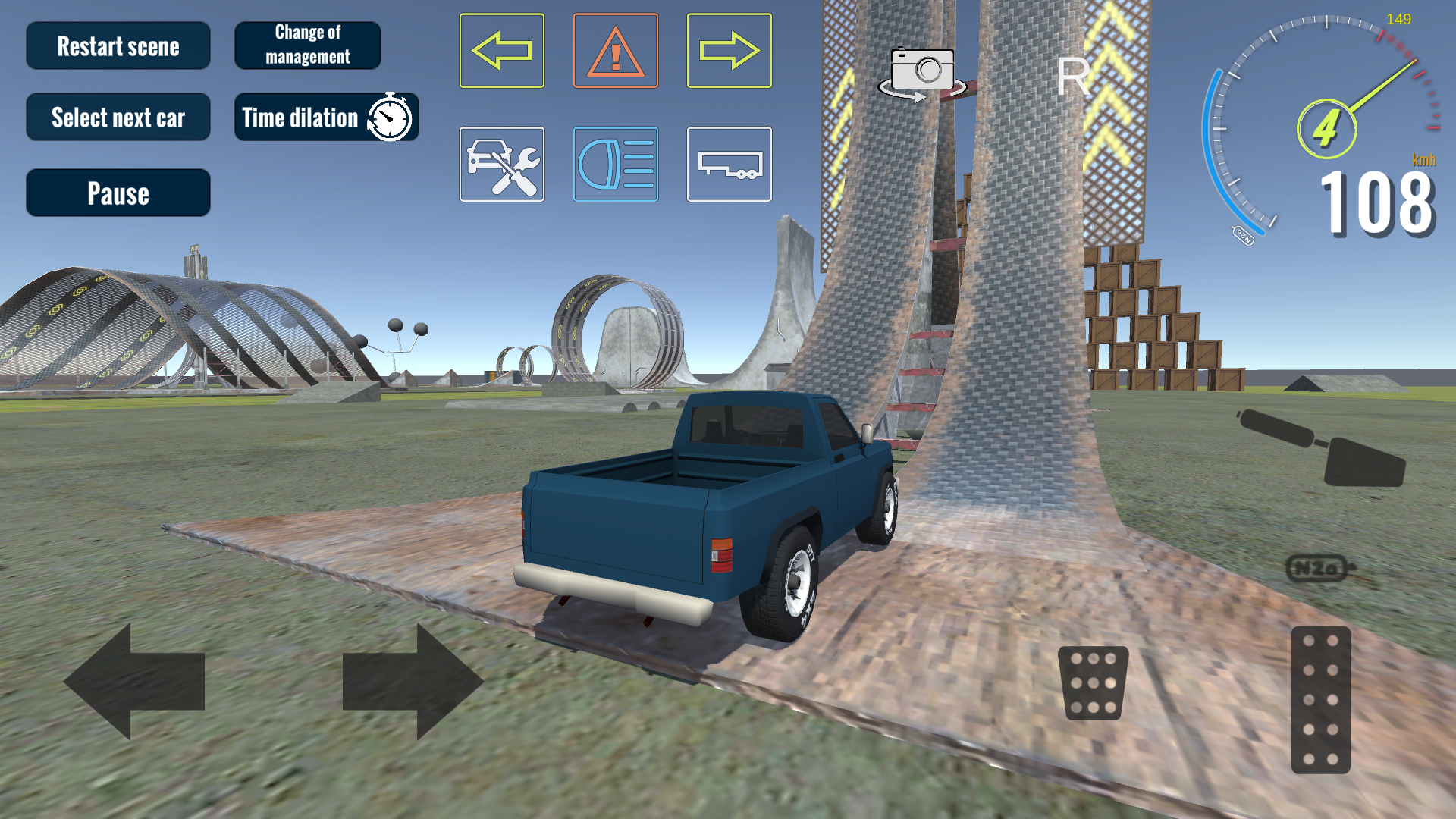Open Change of management
The height and width of the screenshot is (819, 1456).
pyautogui.click(x=308, y=44)
